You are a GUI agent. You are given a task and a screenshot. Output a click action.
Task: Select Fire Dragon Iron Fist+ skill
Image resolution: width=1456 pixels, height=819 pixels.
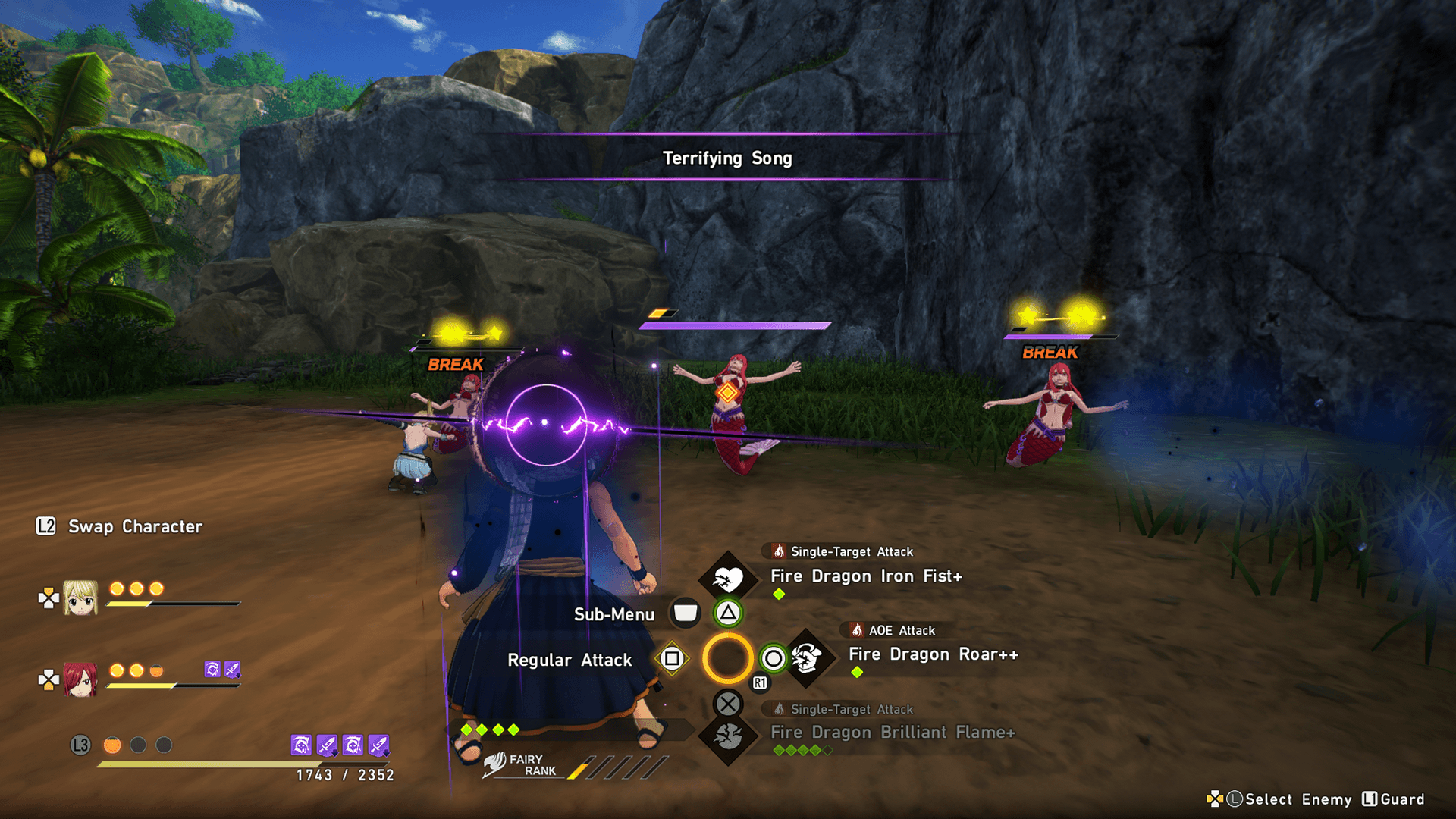pos(866,576)
